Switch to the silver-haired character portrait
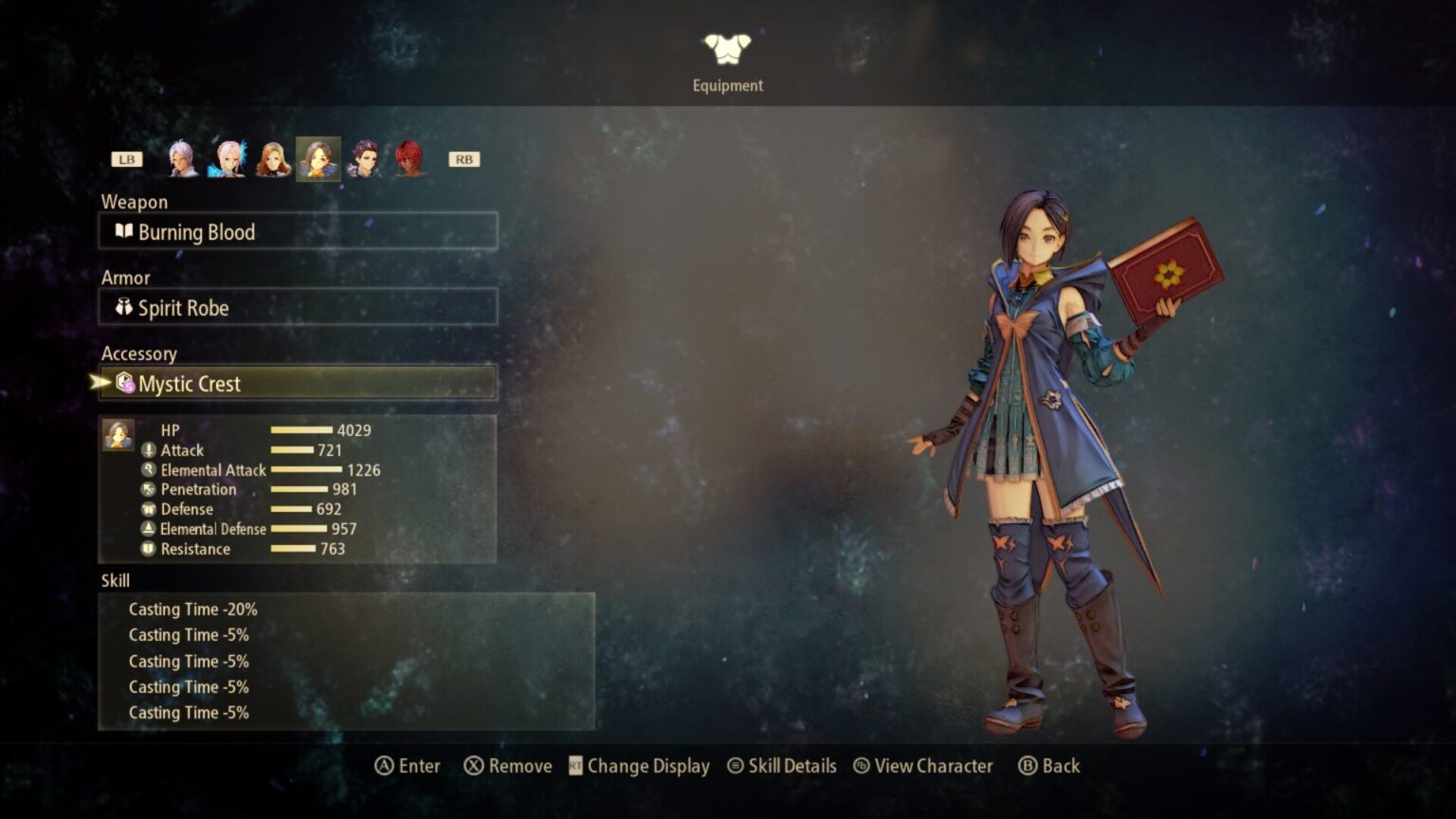This screenshot has height=819, width=1456. pyautogui.click(x=182, y=158)
